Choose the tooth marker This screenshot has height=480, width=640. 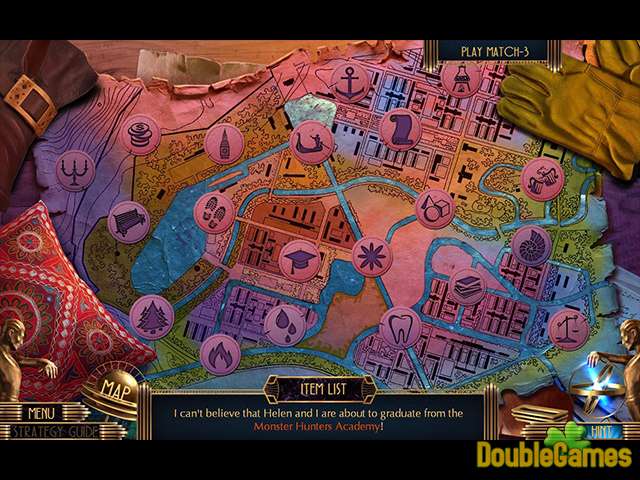[x=401, y=327]
